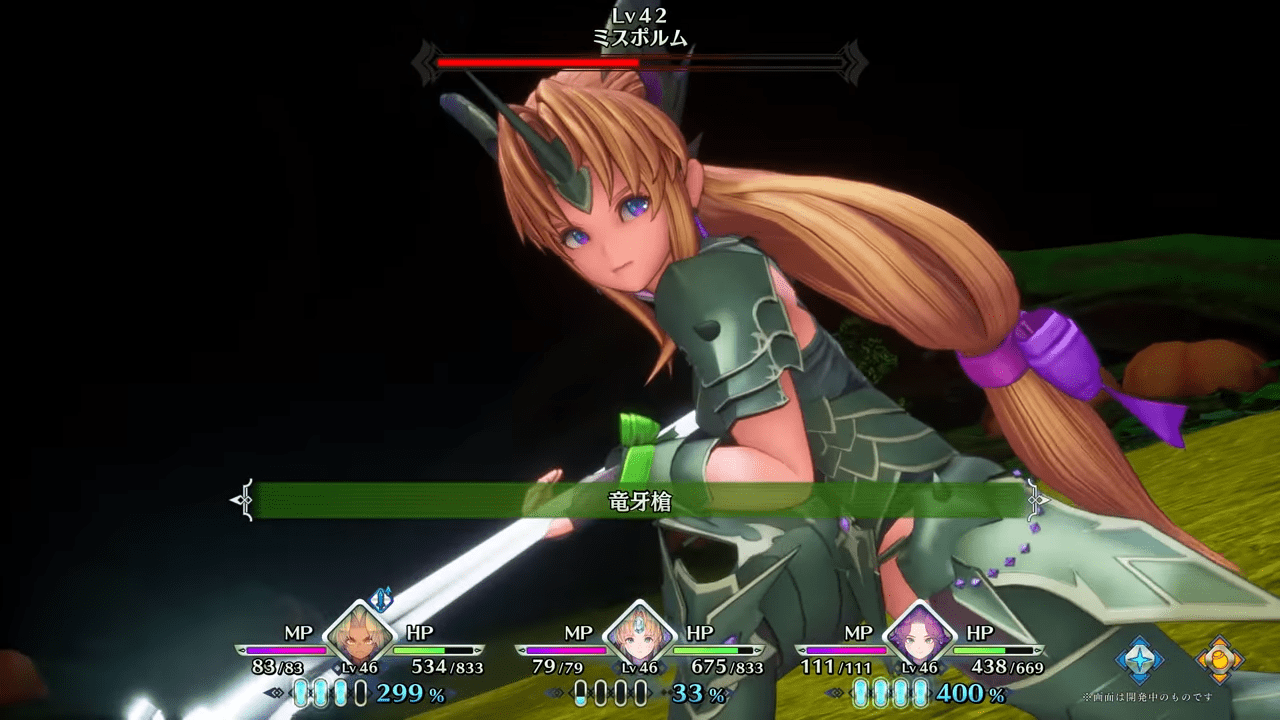Open the orange item pot shortcut
Viewport: 1280px width, 720px height.
coord(1220,659)
